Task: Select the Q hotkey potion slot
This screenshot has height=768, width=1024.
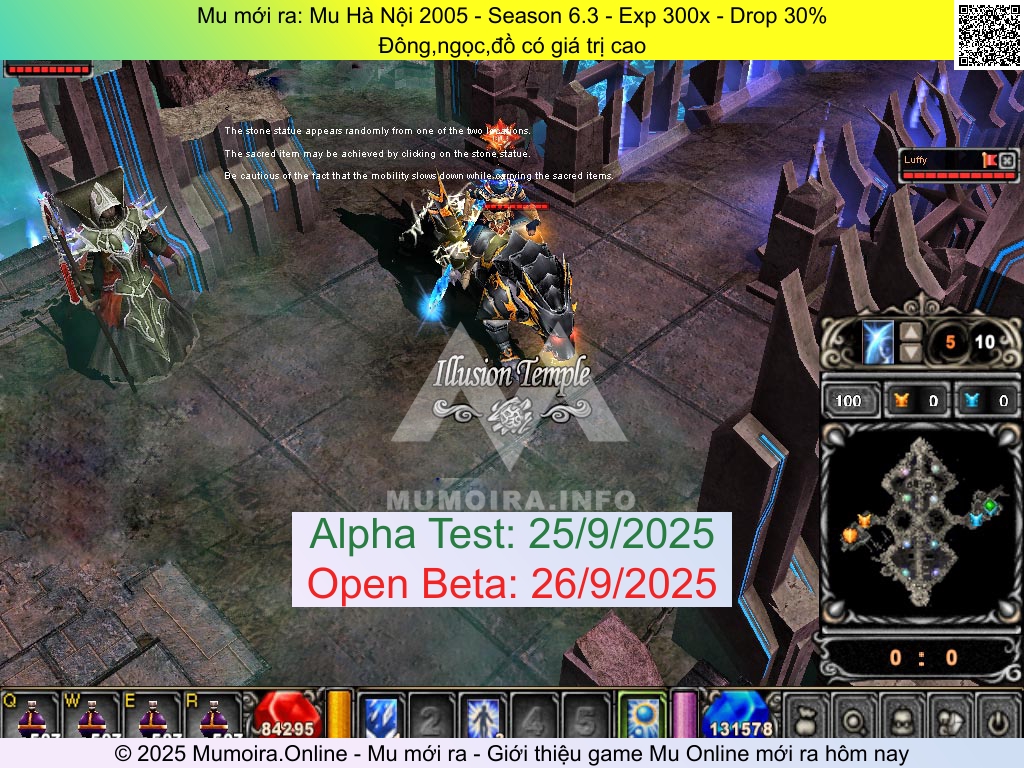Action: (x=32, y=716)
